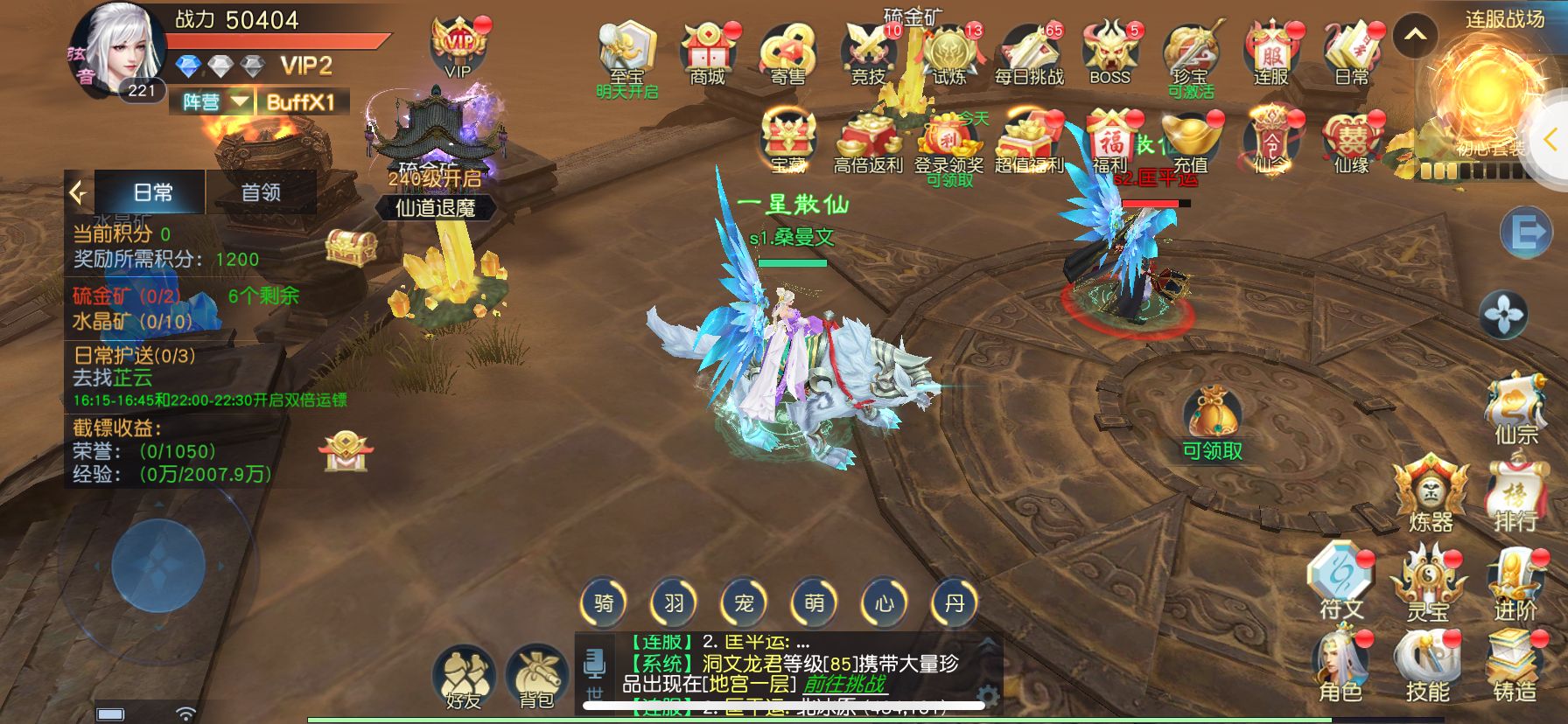The height and width of the screenshot is (724, 1568).
Task: Open the 角色 character sheet
Action: (x=1340, y=668)
